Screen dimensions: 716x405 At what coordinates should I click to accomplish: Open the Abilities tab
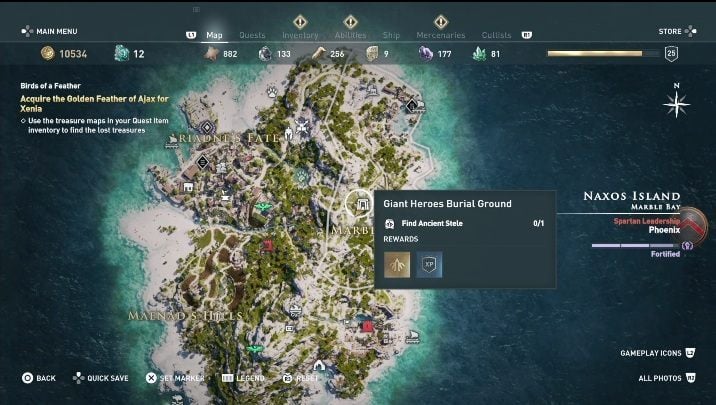(349, 35)
